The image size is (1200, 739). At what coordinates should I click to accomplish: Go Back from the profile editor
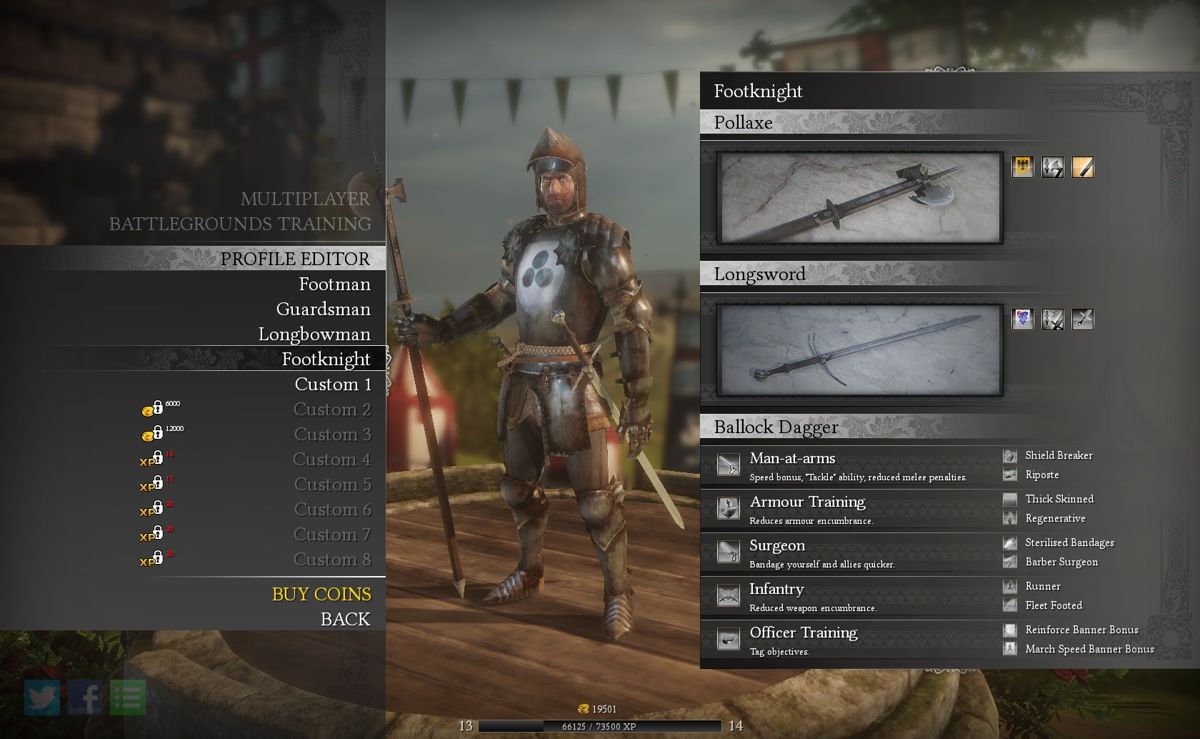coord(345,619)
